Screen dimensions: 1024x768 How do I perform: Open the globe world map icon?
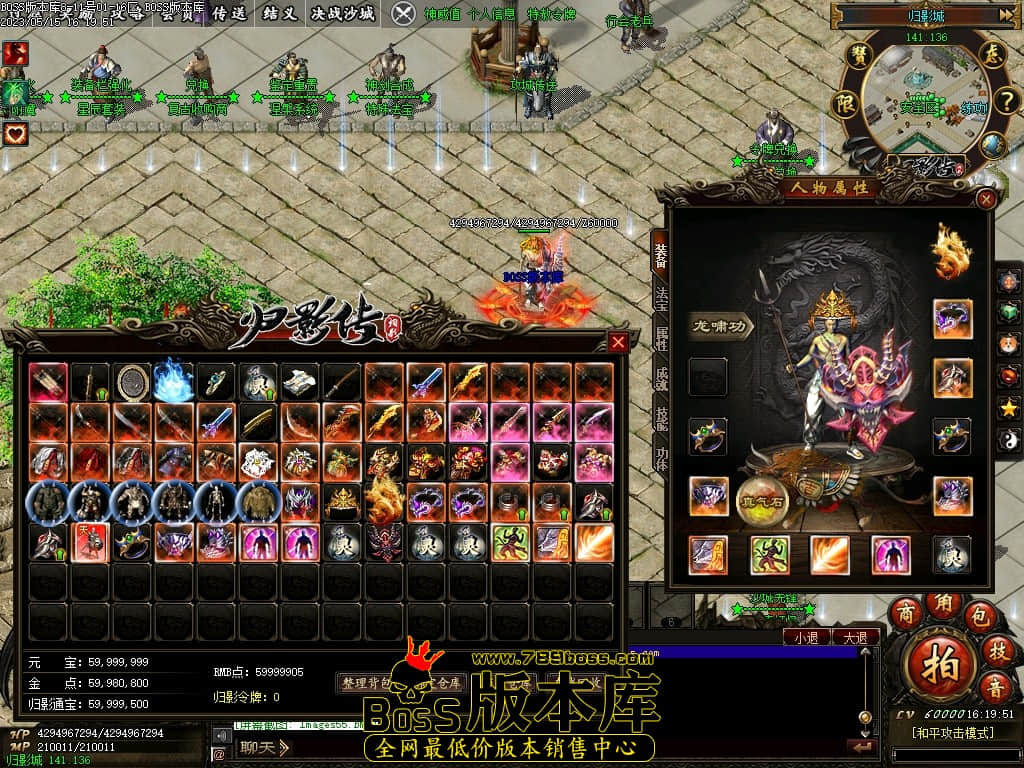click(x=992, y=146)
